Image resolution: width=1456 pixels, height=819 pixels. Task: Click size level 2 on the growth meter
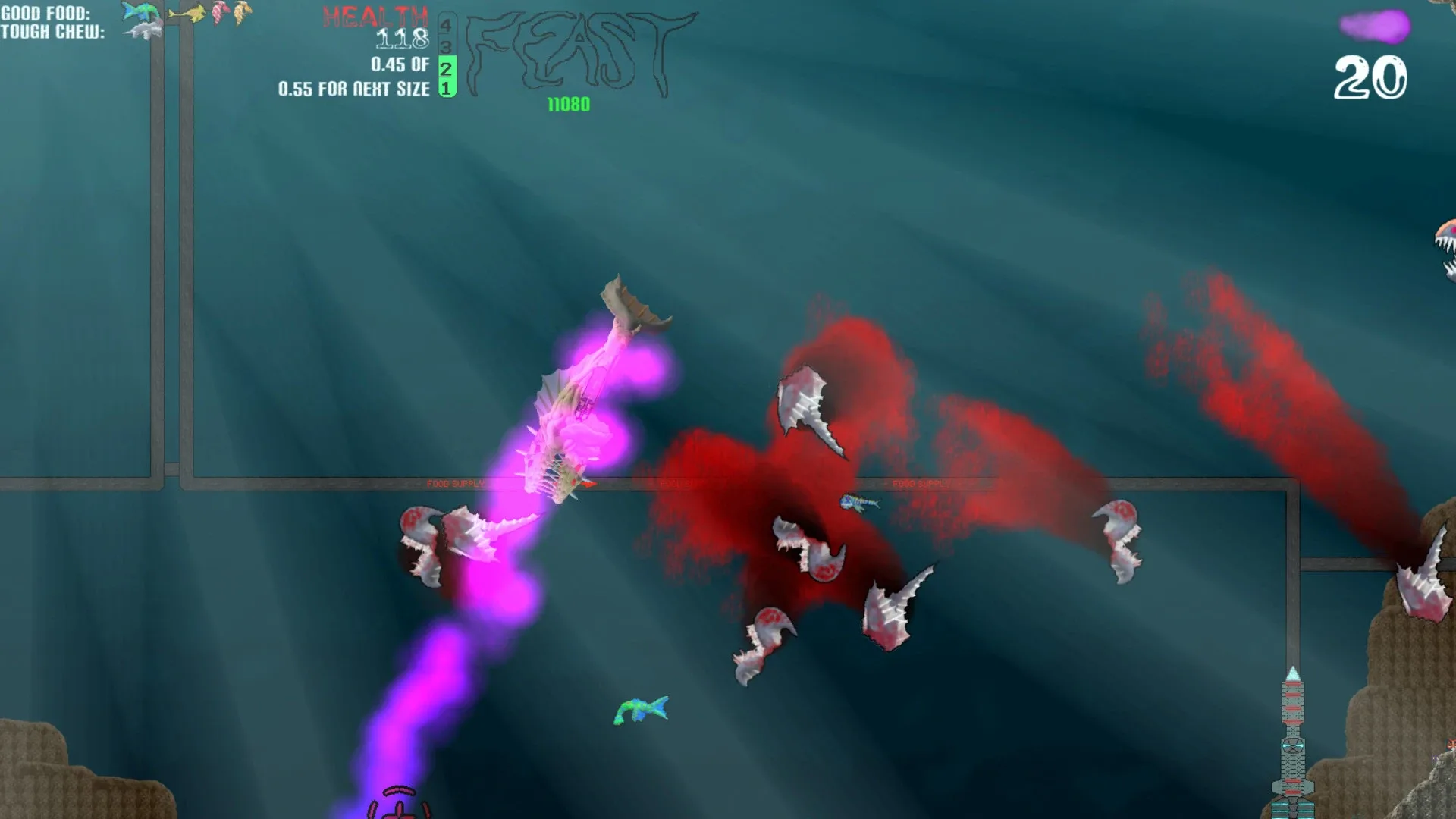pyautogui.click(x=445, y=70)
